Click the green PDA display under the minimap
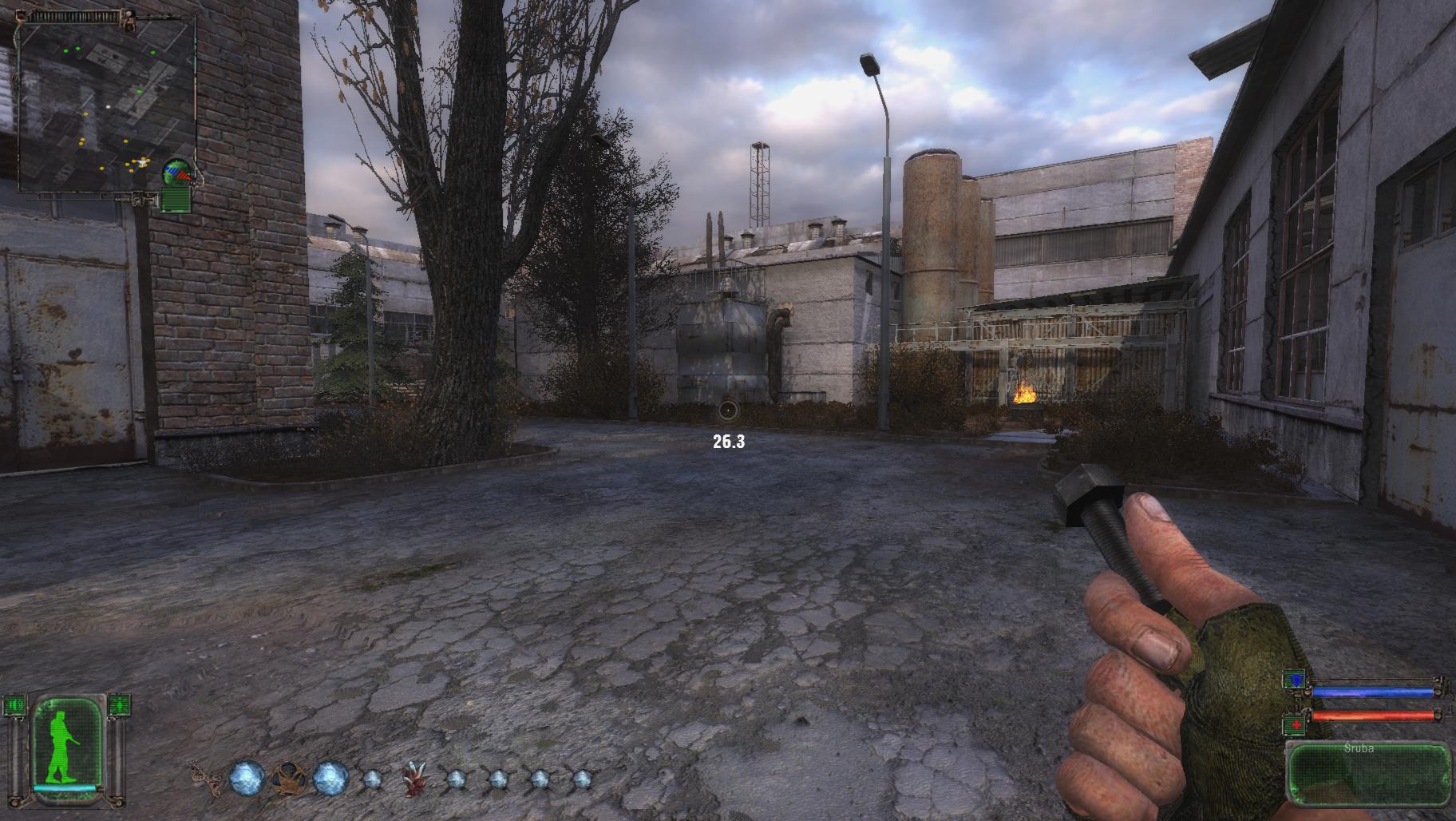 176,198
